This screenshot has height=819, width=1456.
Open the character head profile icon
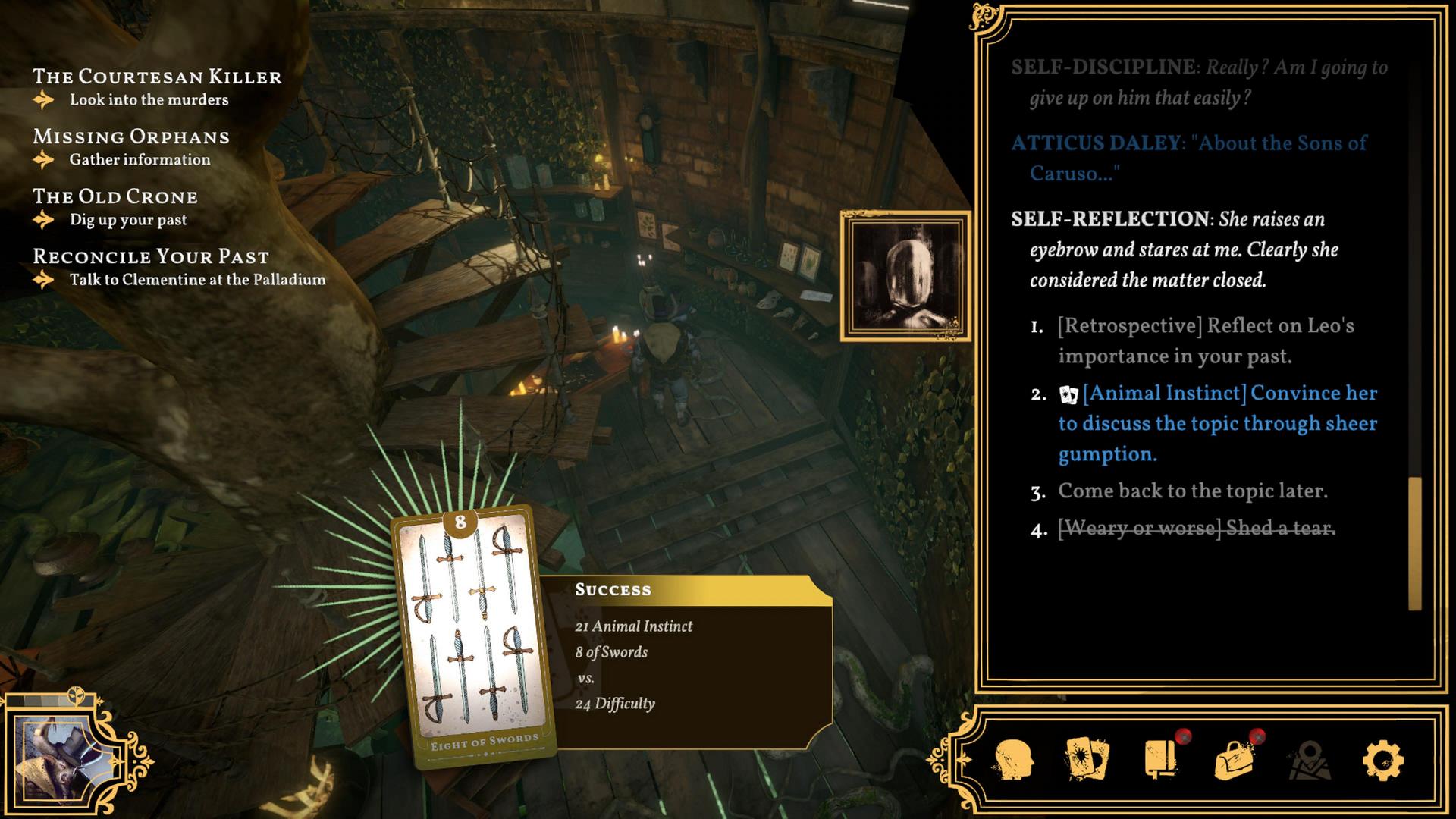pos(1013,760)
